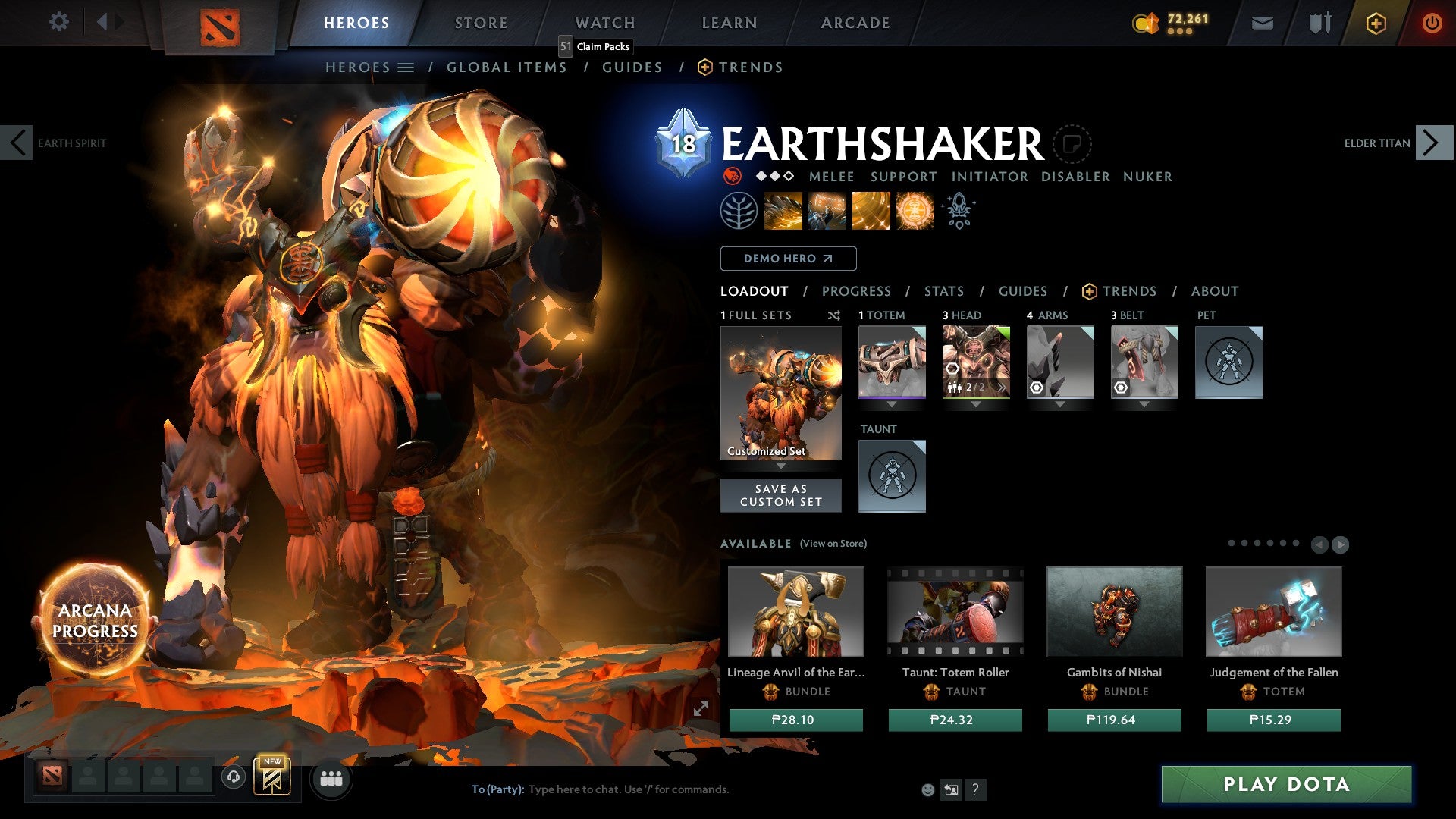This screenshot has width=1456, height=819.
Task: Toggle fullscreen hero preview with expand arrows
Action: [x=701, y=708]
